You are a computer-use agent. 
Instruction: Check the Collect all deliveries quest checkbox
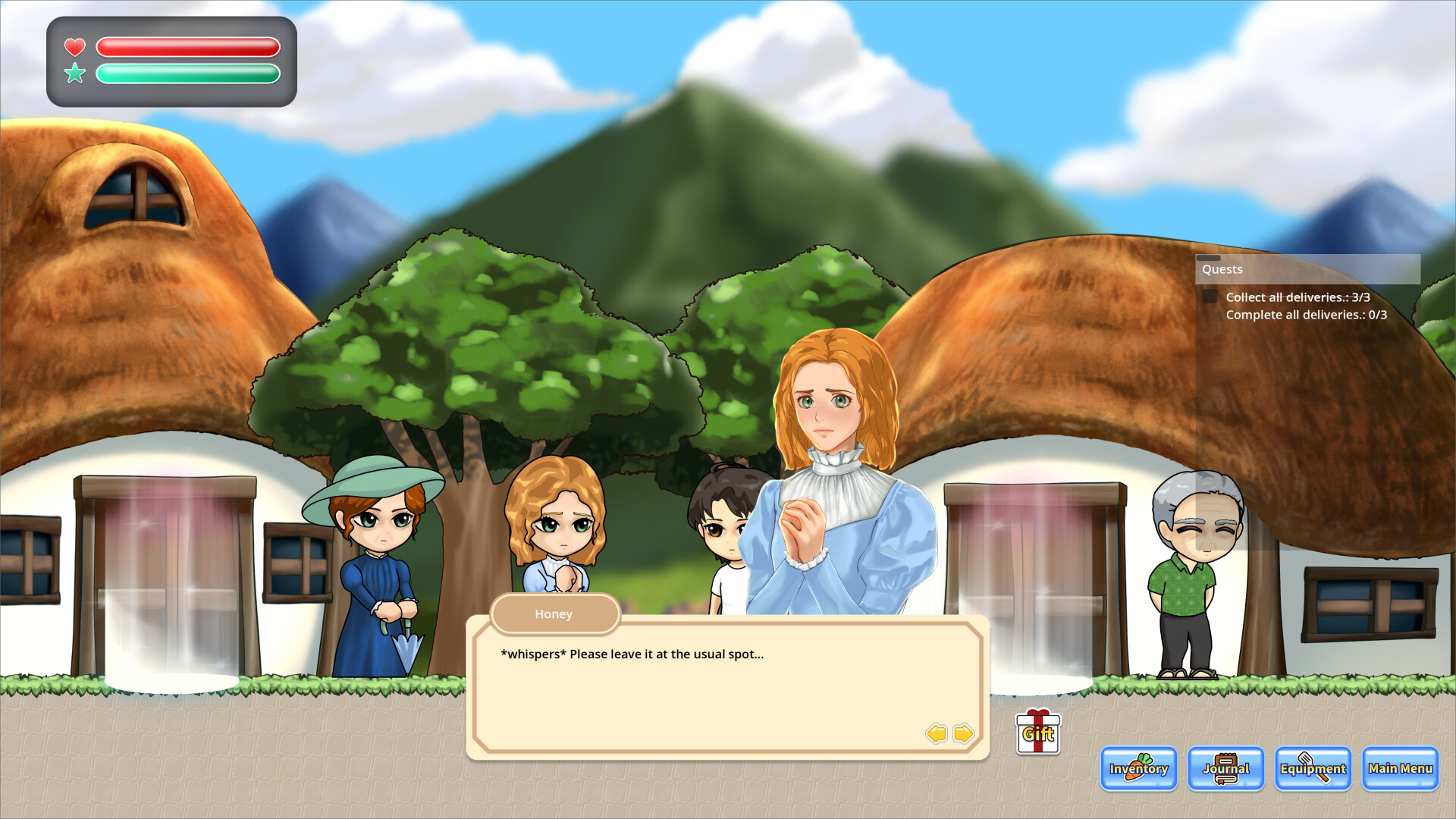tap(1209, 297)
